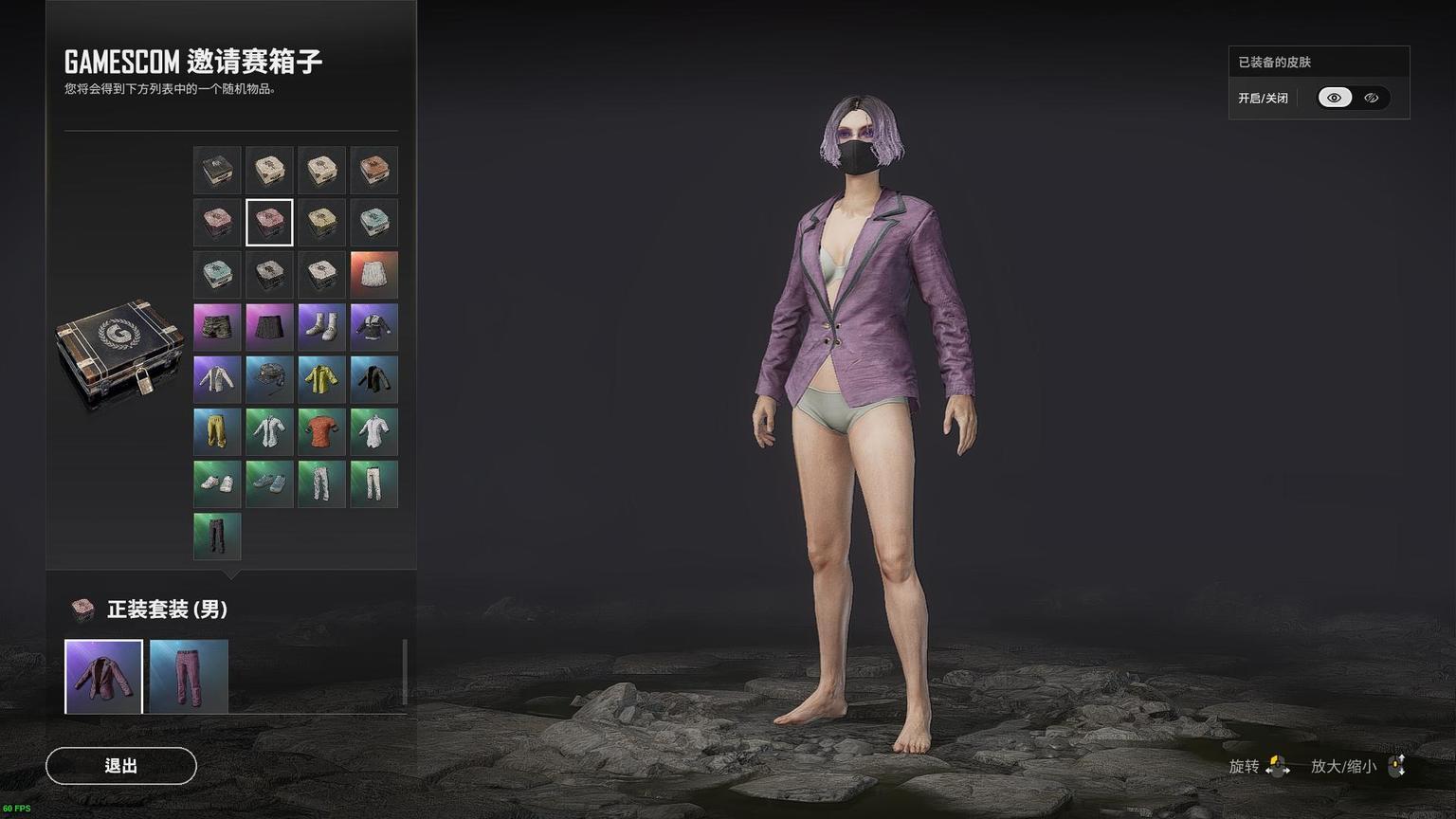Select the black pants item

[x=217, y=536]
